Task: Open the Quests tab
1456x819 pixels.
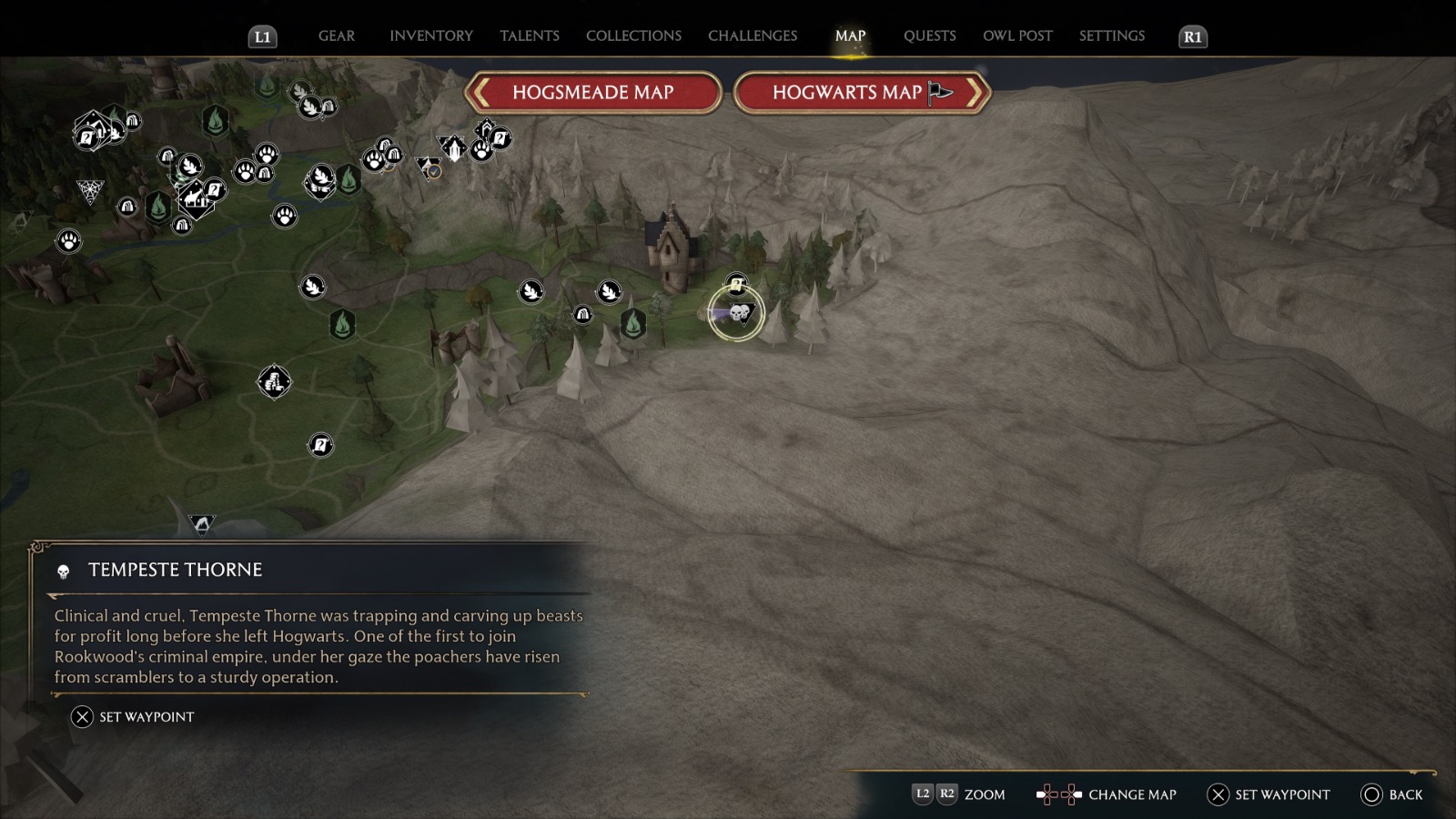Action: click(x=929, y=36)
